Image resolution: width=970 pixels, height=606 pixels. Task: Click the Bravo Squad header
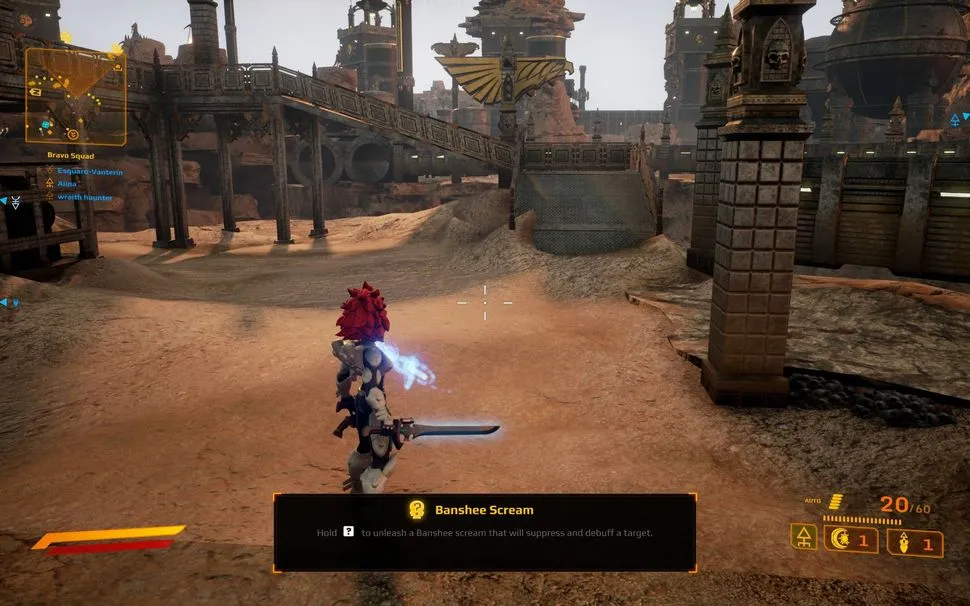pos(70,155)
